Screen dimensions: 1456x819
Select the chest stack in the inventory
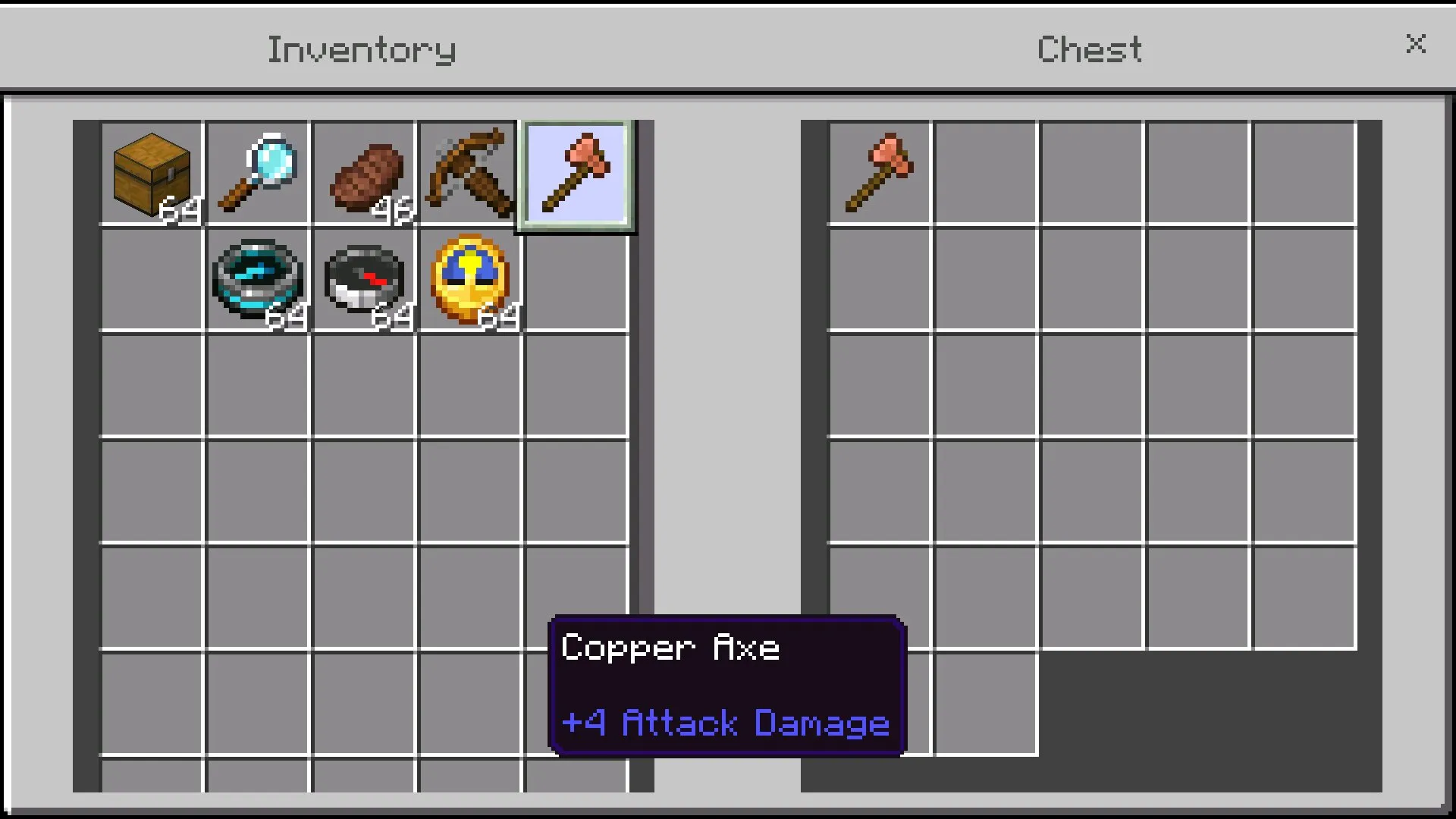pos(152,174)
